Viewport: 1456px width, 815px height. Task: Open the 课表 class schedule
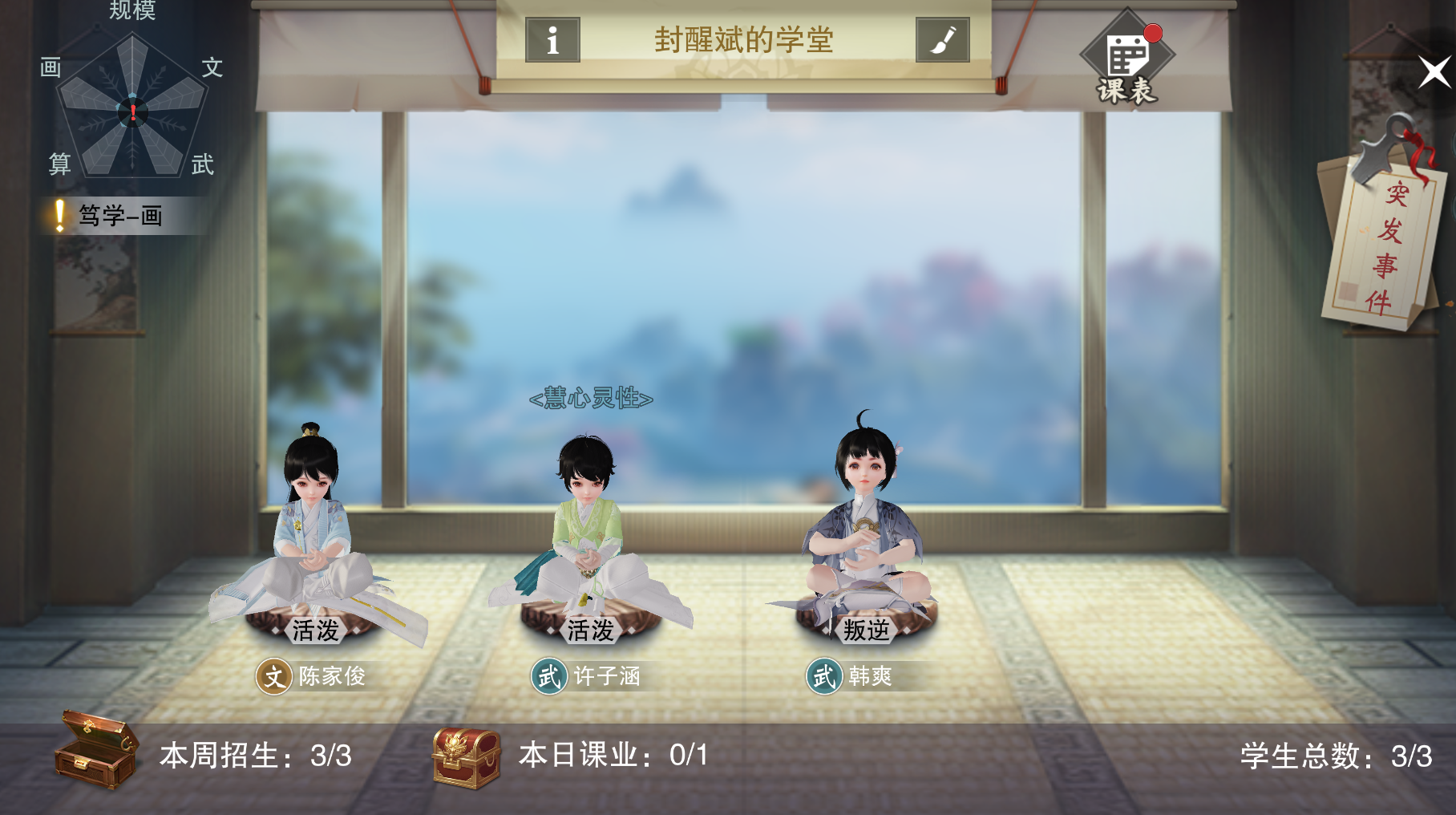pos(1126,56)
